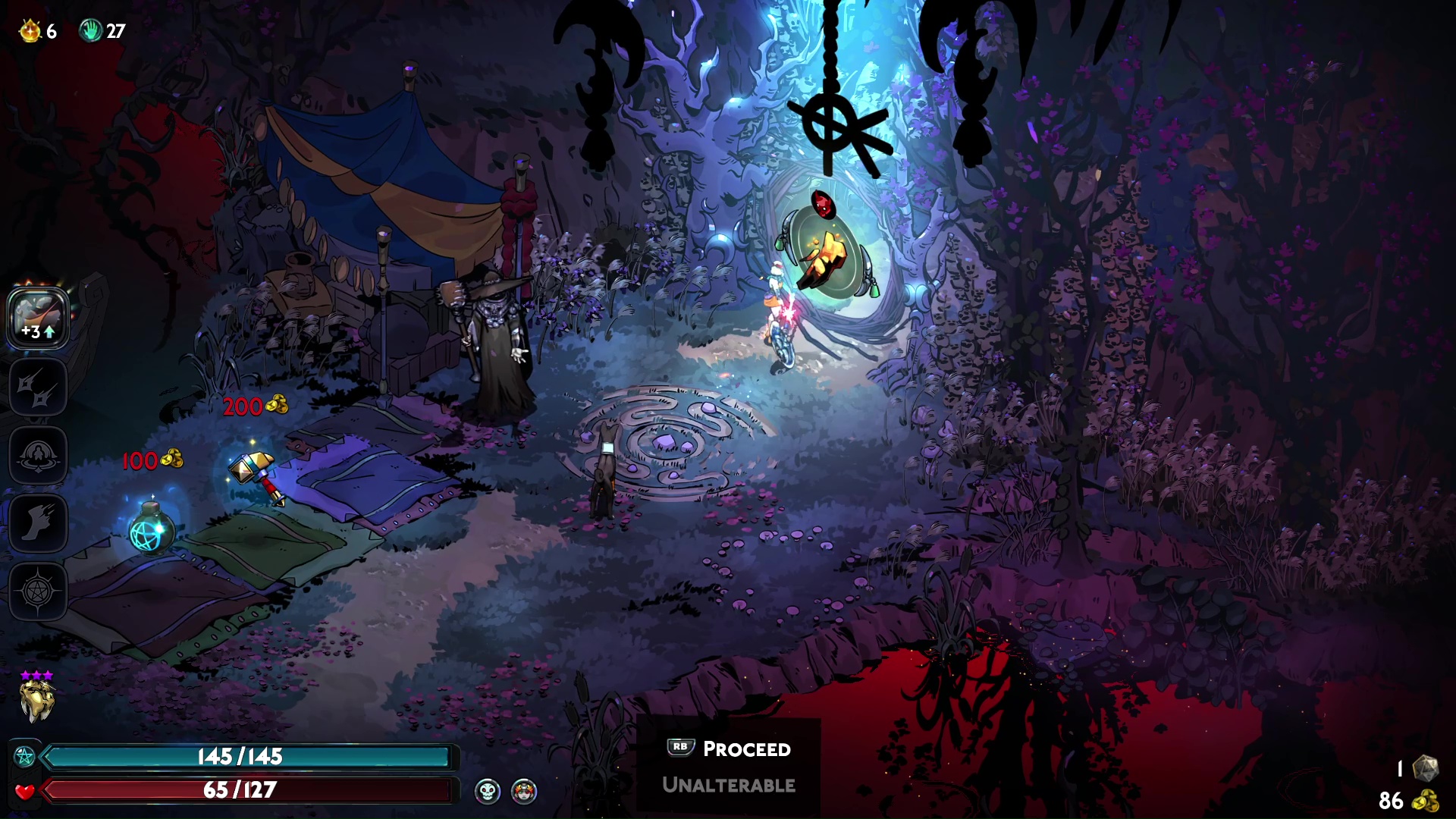Click the dice reroll icon
The image size is (1456, 819).
click(x=1426, y=768)
